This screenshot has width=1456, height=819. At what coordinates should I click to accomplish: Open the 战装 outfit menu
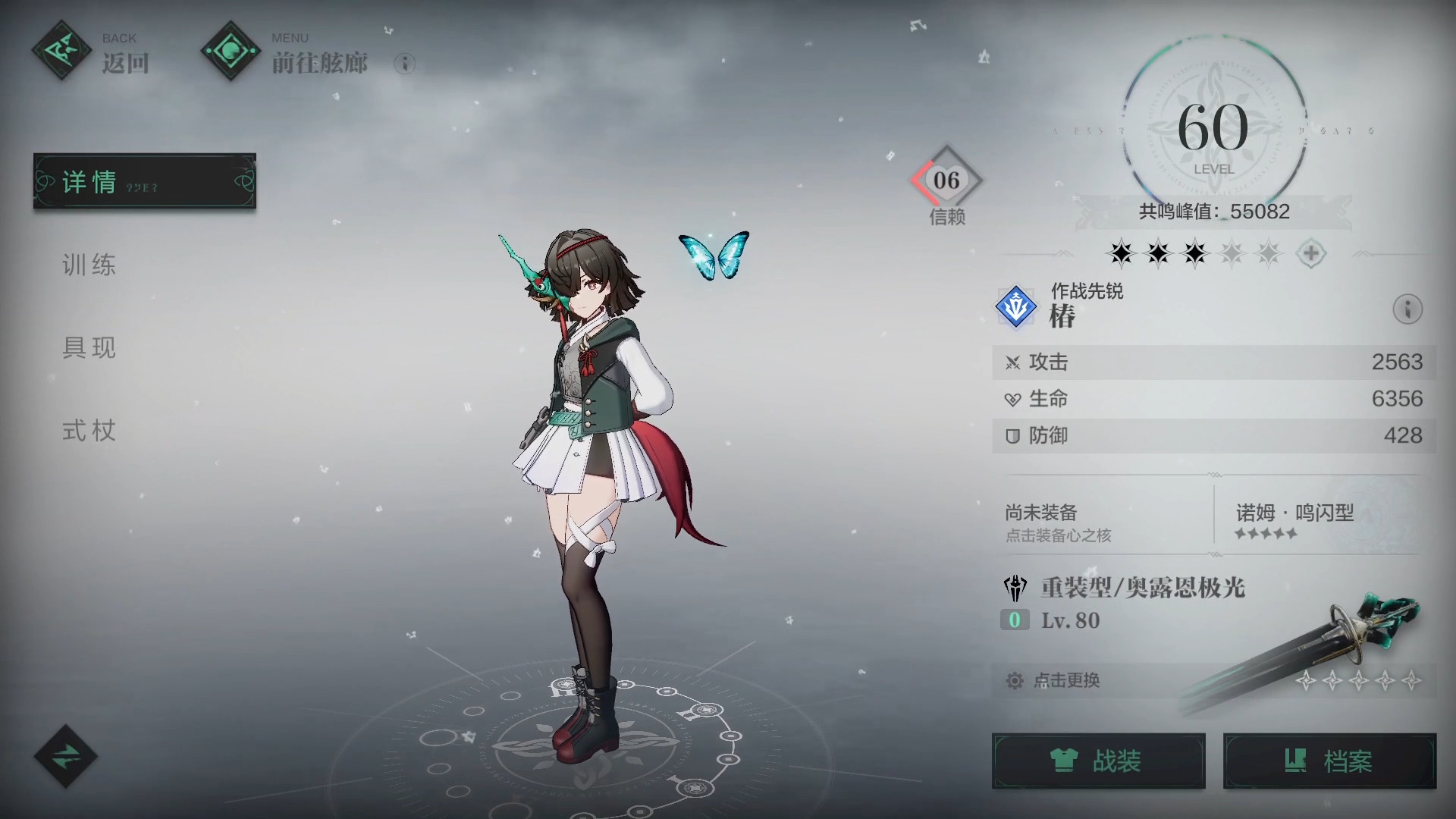pos(1098,761)
